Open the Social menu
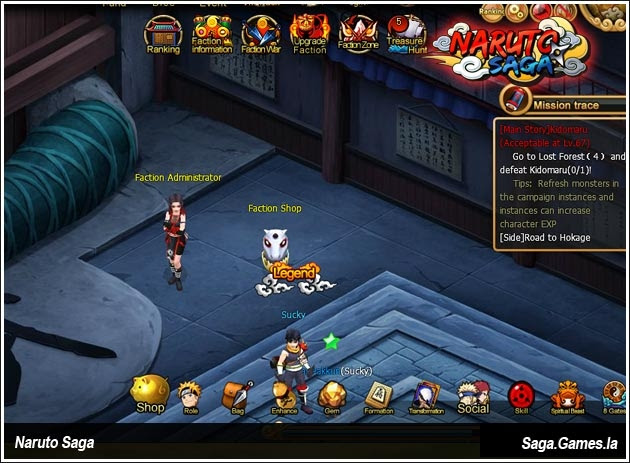Screen dimensions: 630x463 click(x=473, y=395)
